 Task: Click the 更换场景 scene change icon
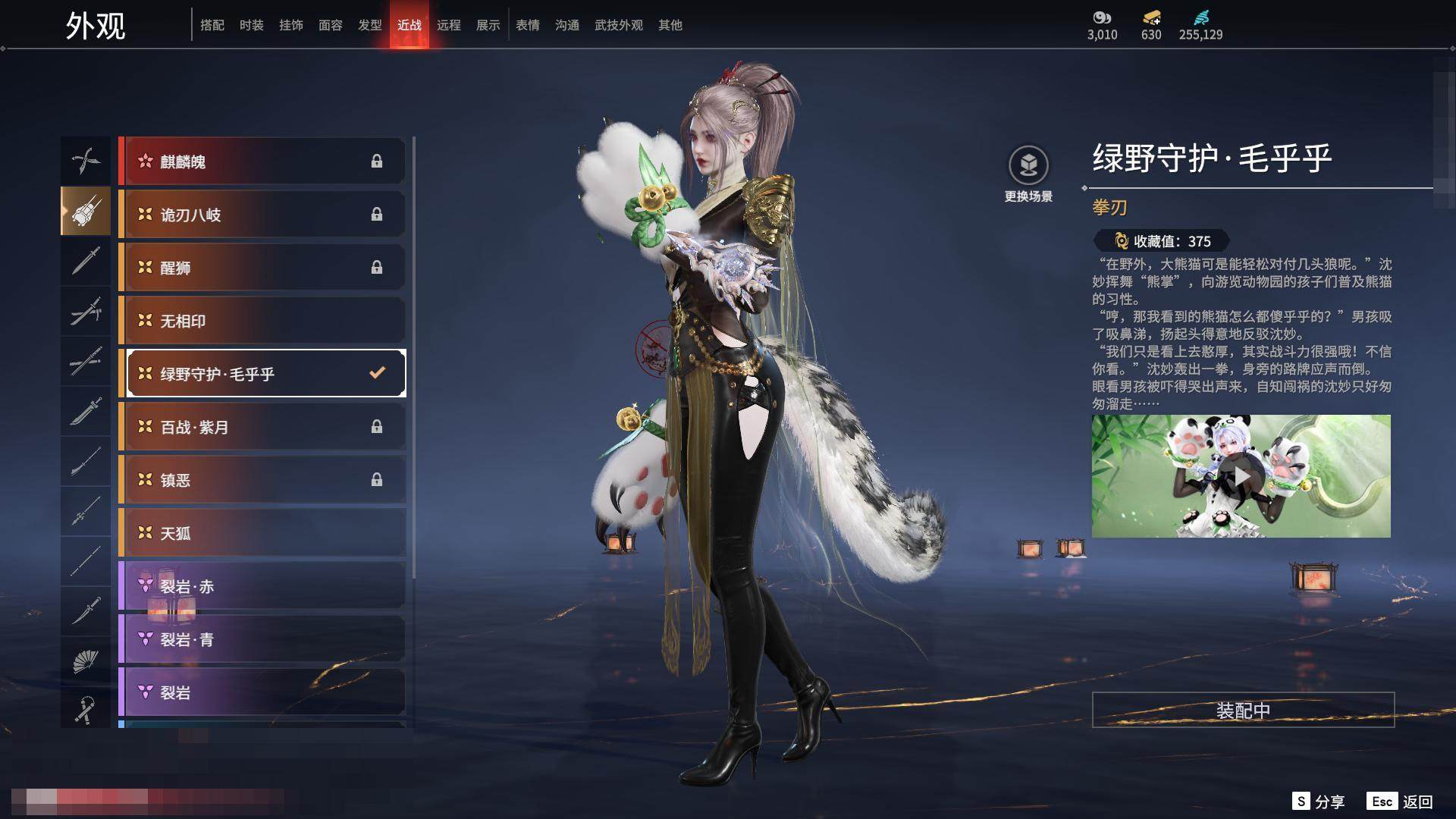(1028, 165)
